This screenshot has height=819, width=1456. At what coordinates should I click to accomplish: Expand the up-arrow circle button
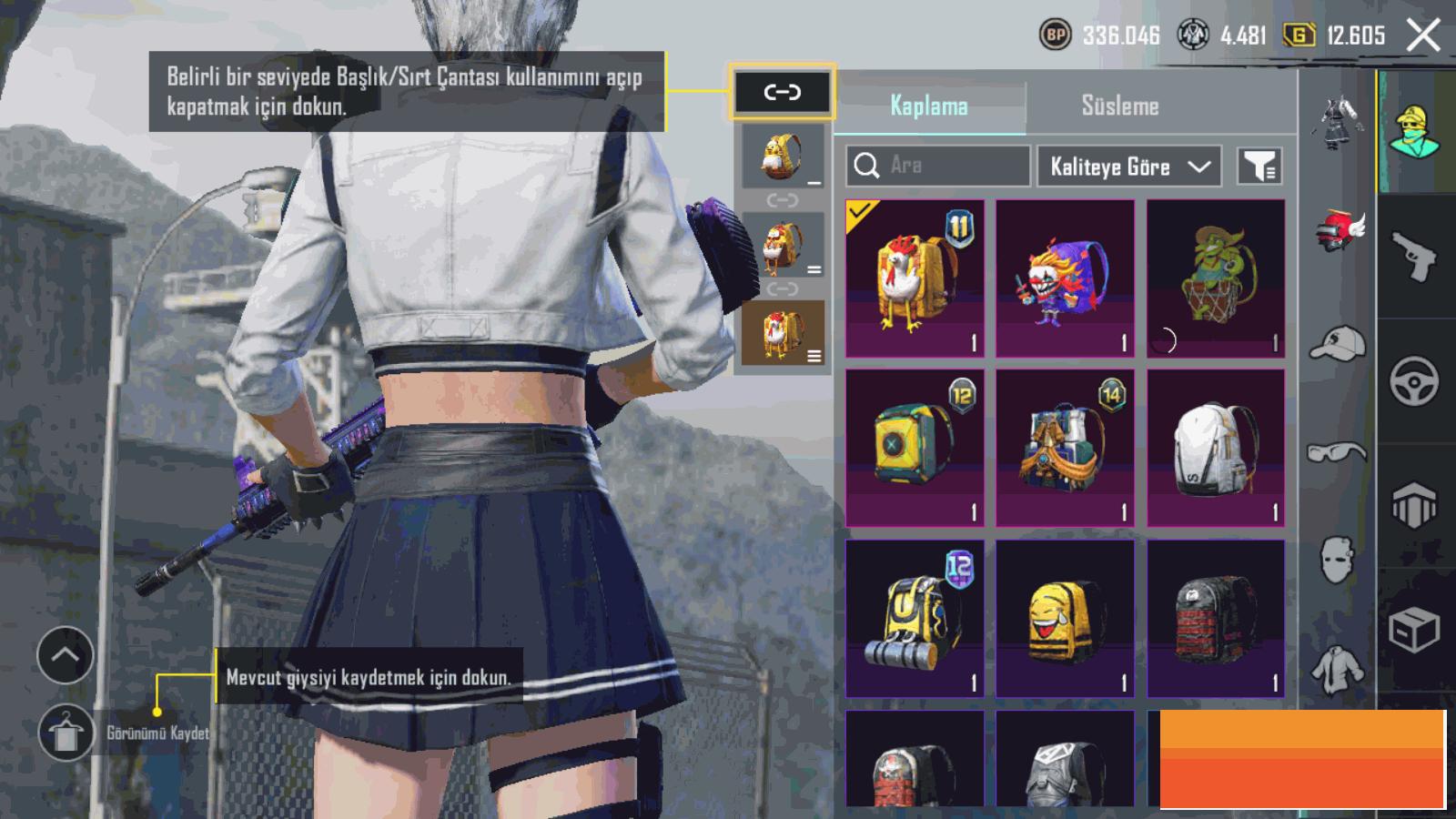tap(66, 655)
